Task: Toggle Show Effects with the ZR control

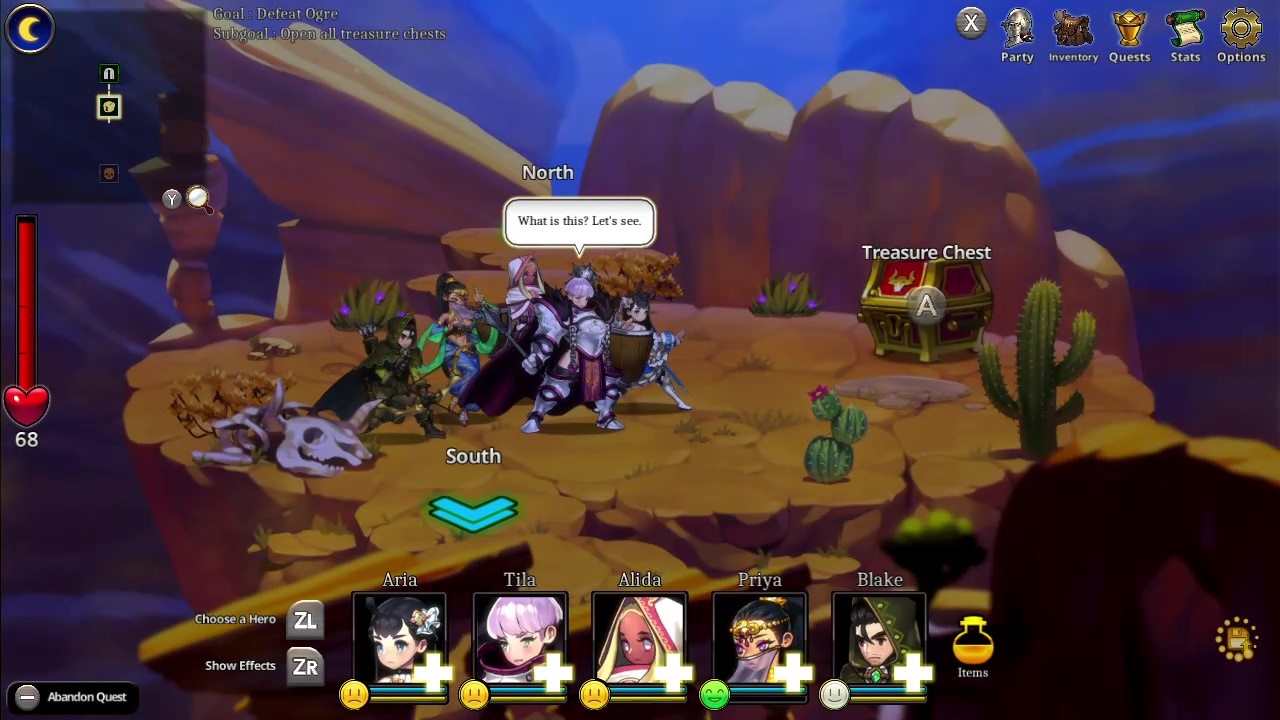Action: (305, 665)
